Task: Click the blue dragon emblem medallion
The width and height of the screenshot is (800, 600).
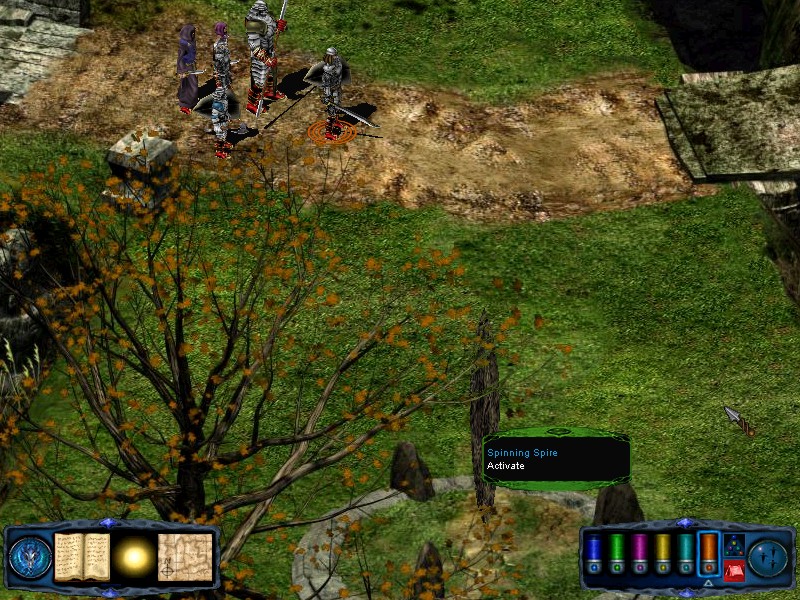Action: click(30, 557)
